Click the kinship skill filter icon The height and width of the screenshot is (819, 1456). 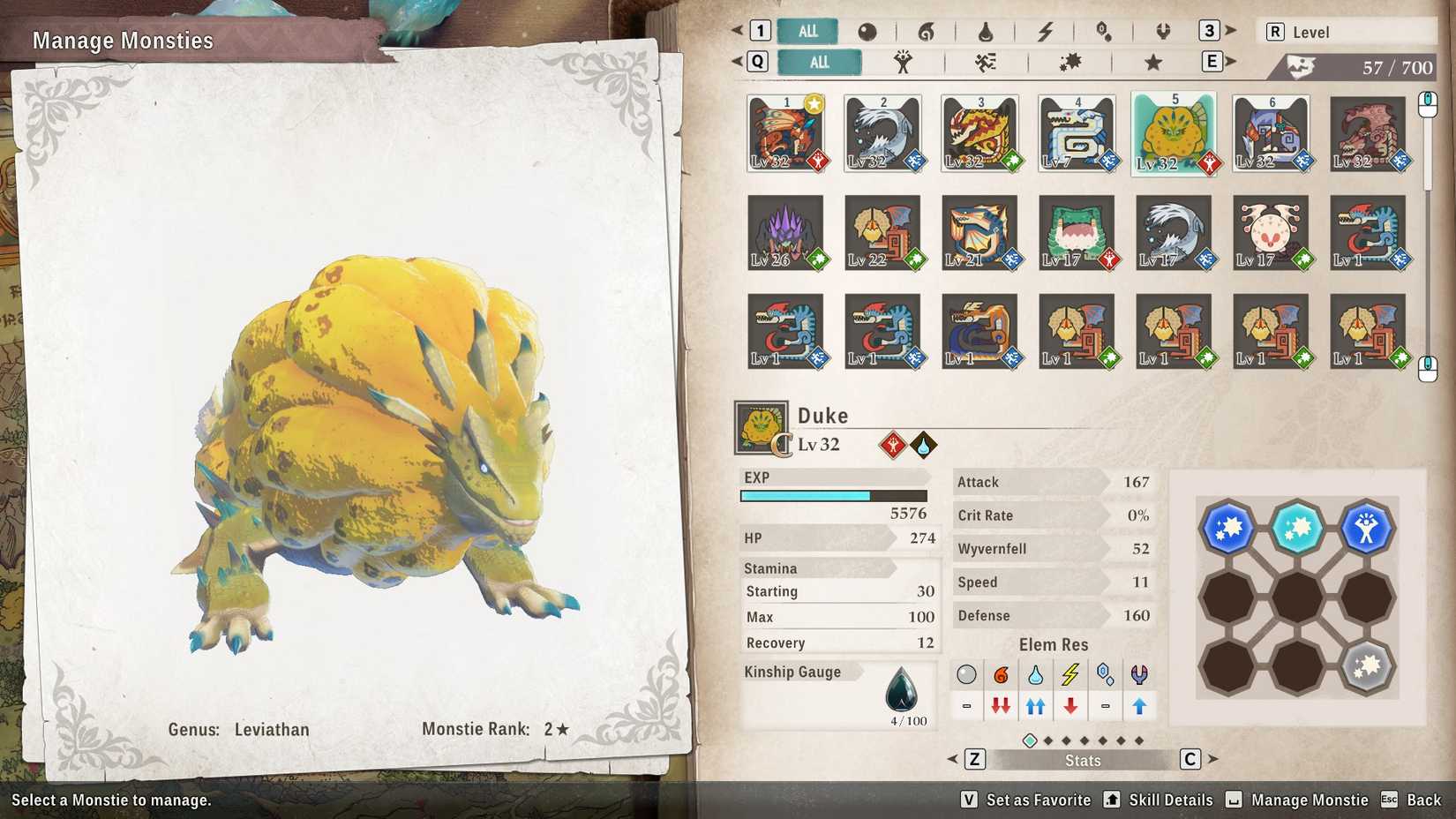pyautogui.click(x=904, y=62)
